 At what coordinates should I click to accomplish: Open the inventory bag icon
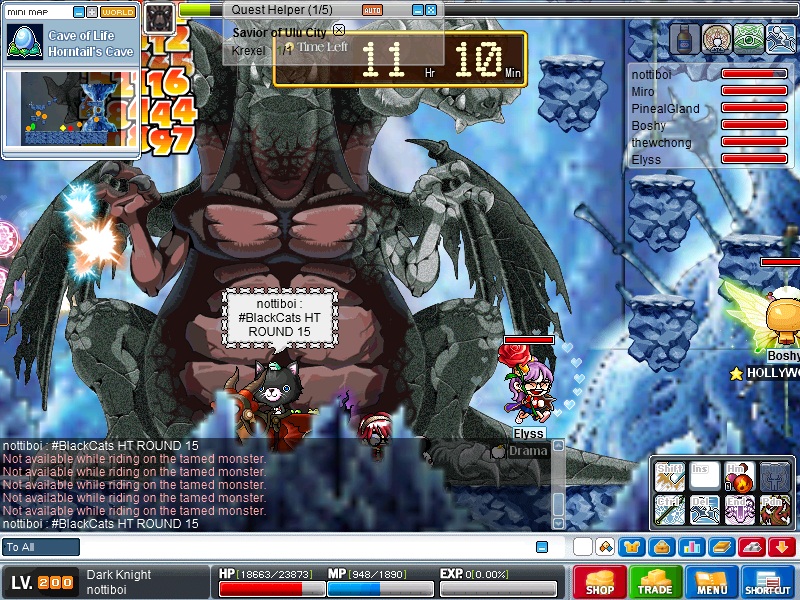coord(663,547)
